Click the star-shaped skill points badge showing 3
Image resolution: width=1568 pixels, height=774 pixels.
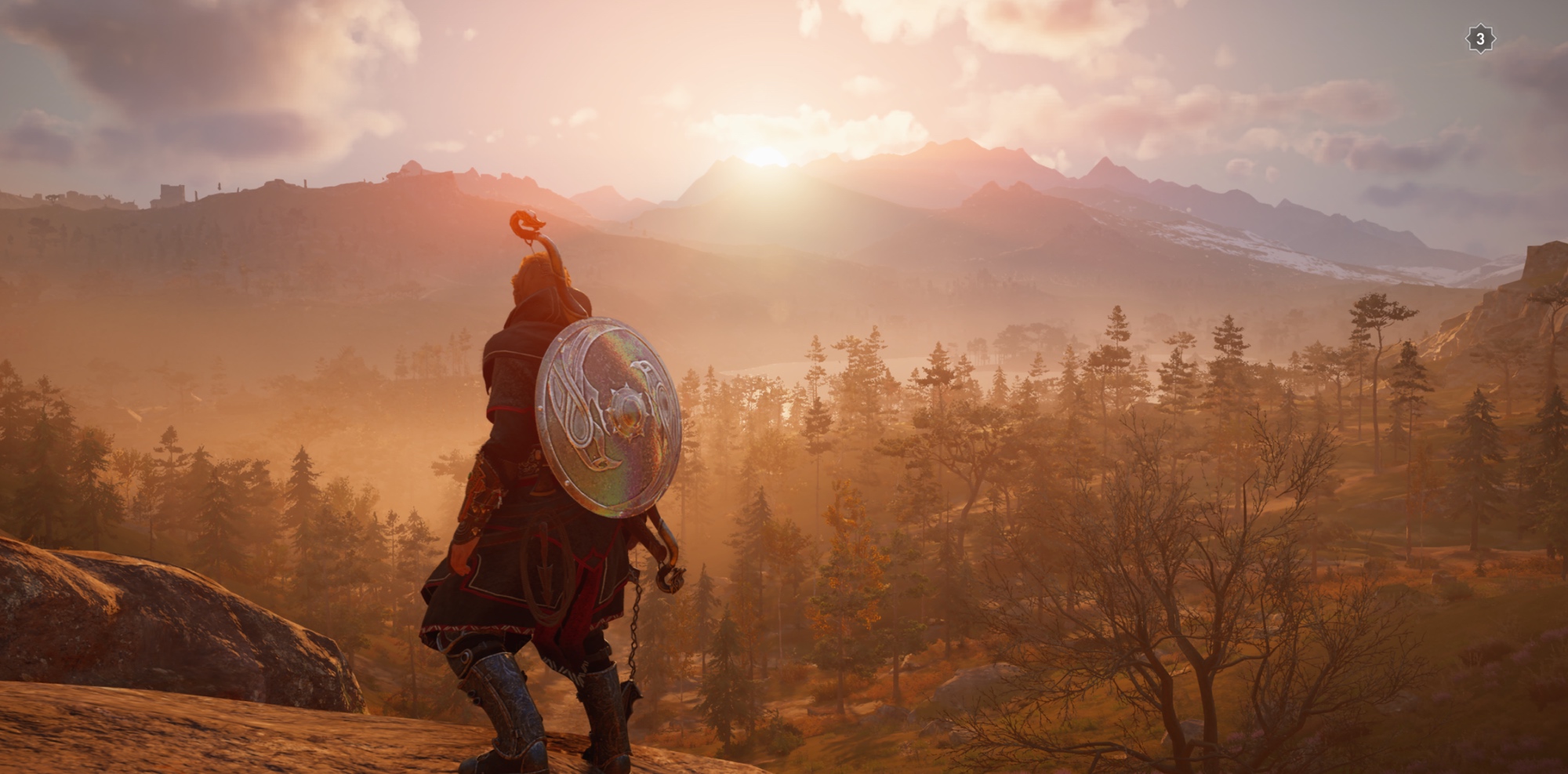pos(1479,38)
